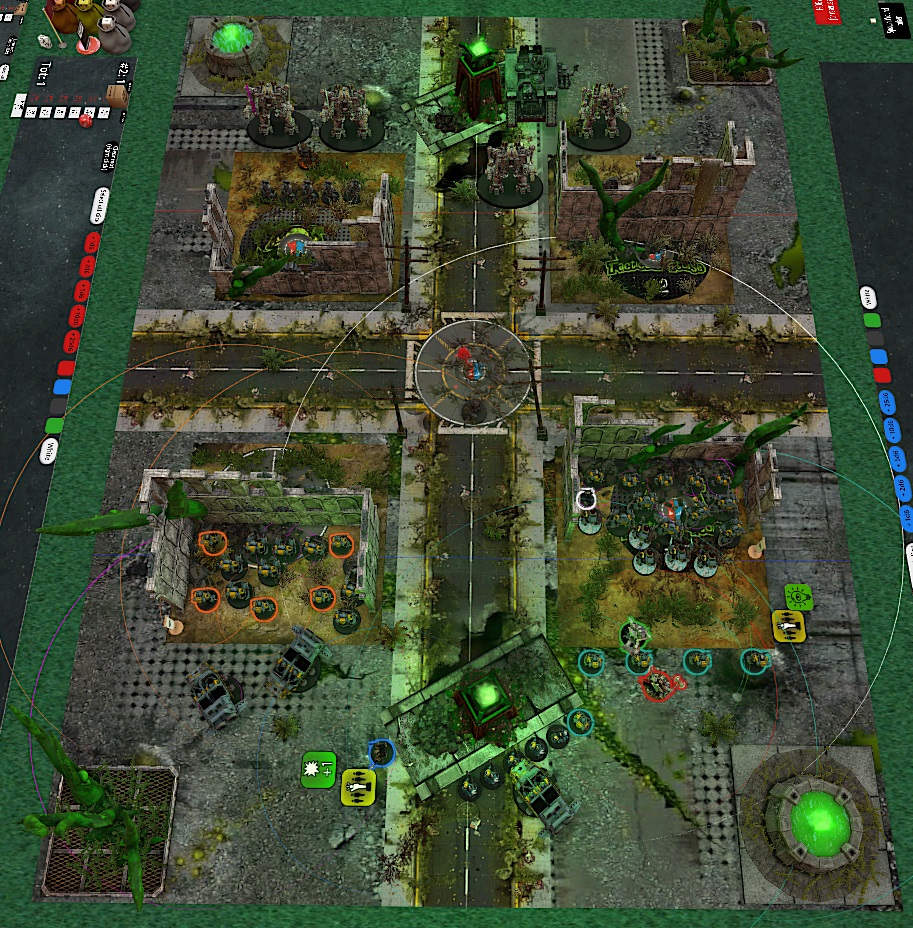Spawn five dice using the blue +5d6 button

coord(896,458)
